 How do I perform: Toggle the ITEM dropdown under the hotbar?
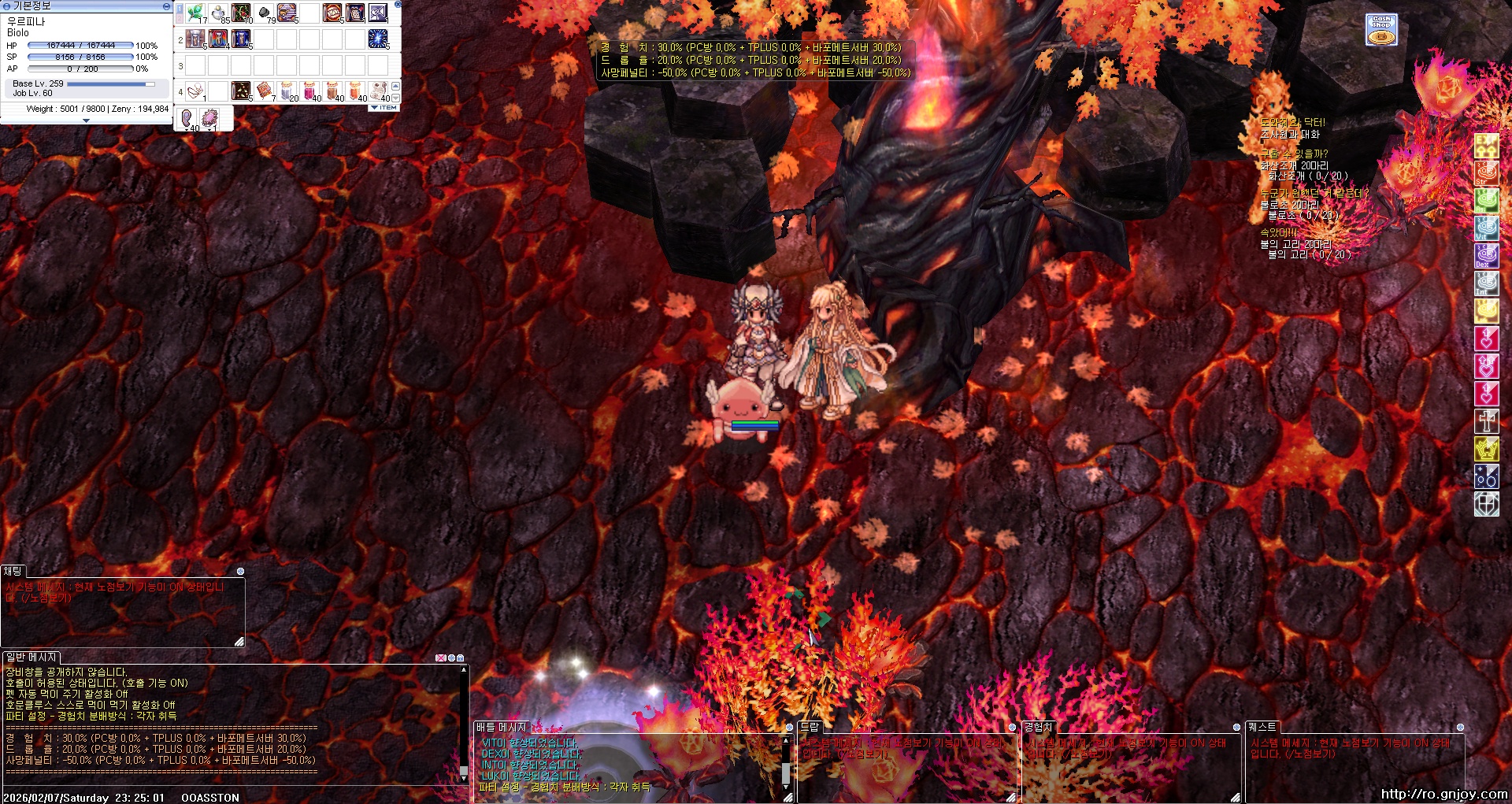(x=384, y=108)
